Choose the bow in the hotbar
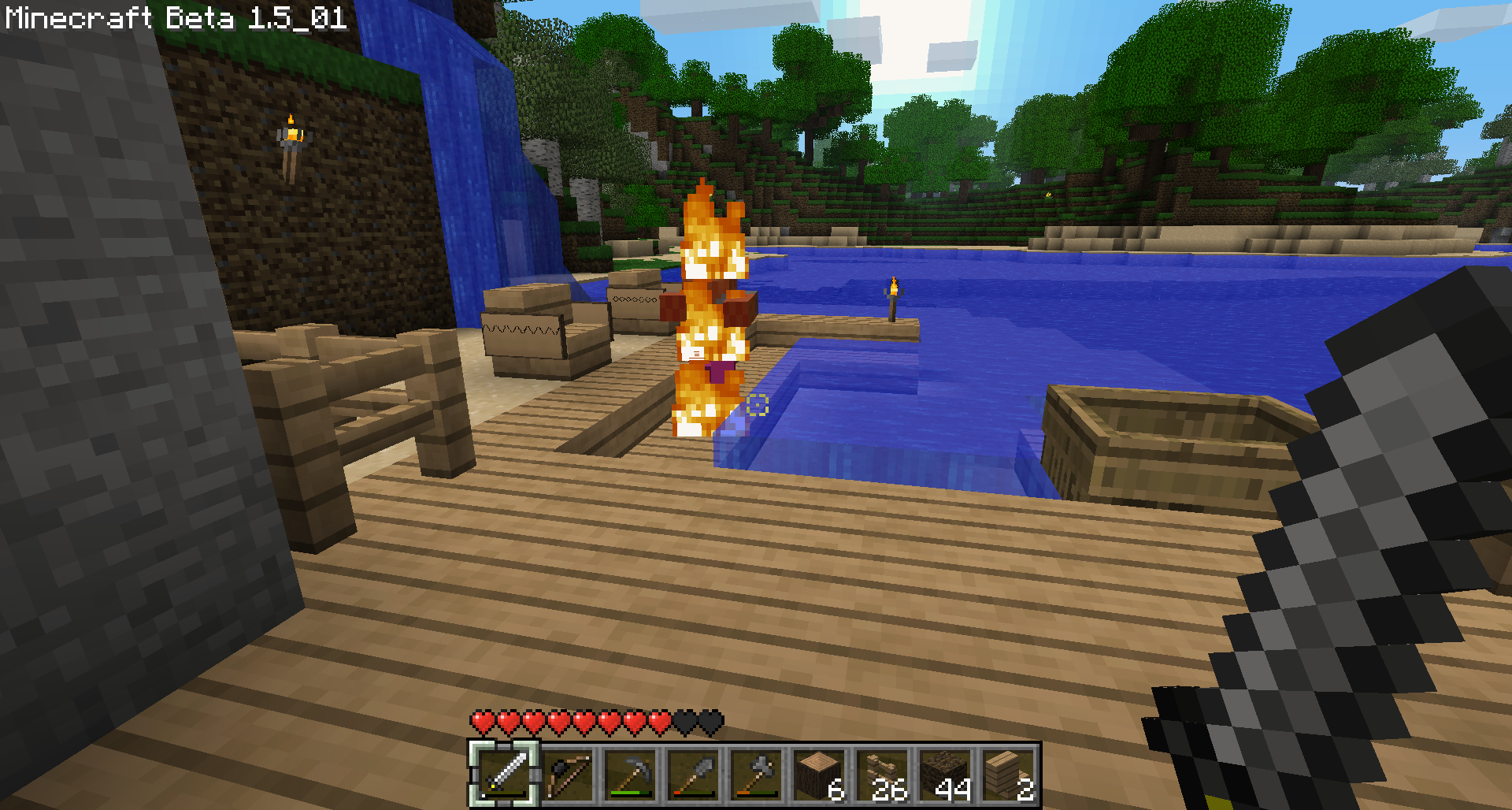1512x810 pixels. [568, 774]
